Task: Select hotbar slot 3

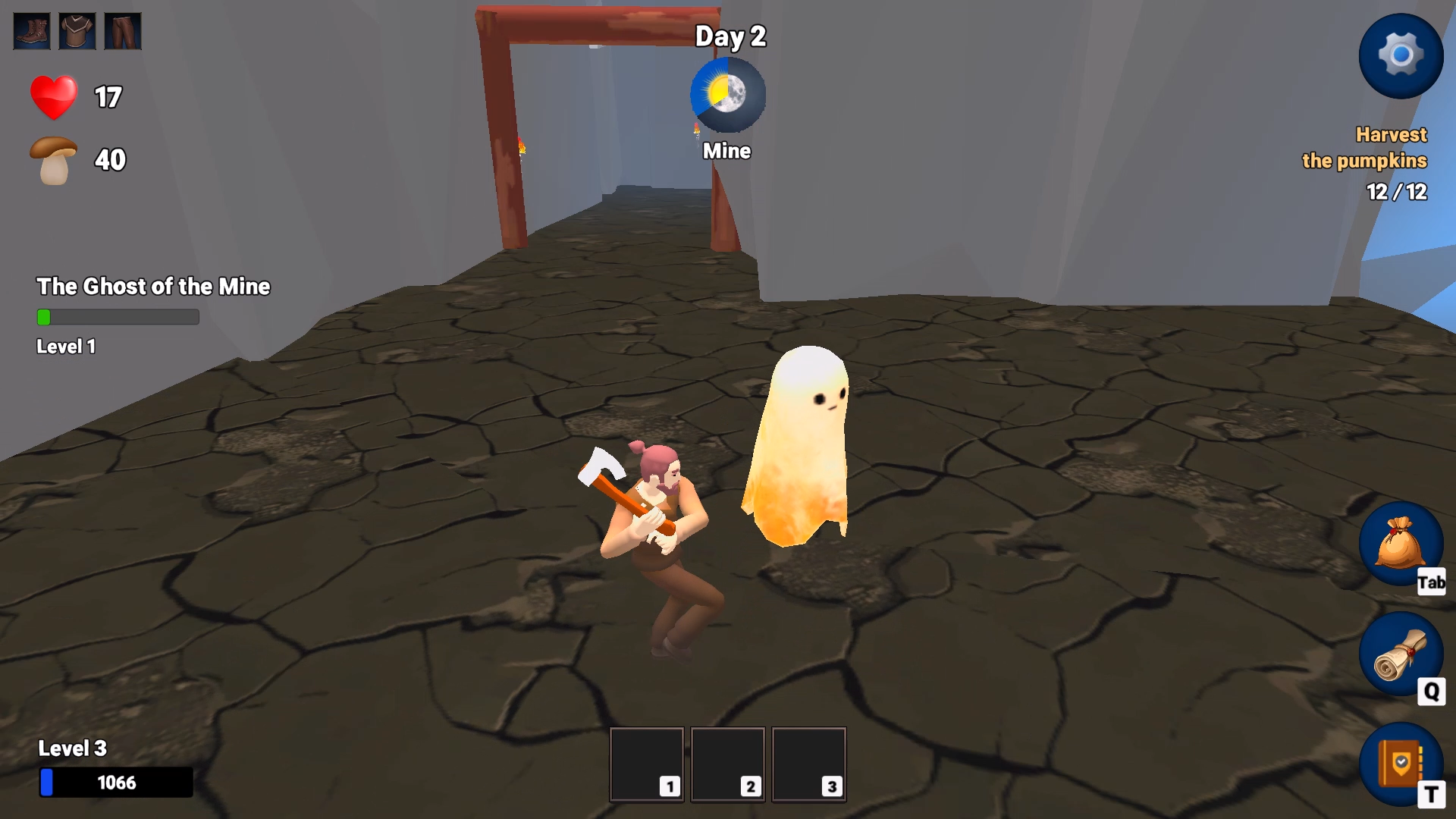Action: [x=808, y=763]
